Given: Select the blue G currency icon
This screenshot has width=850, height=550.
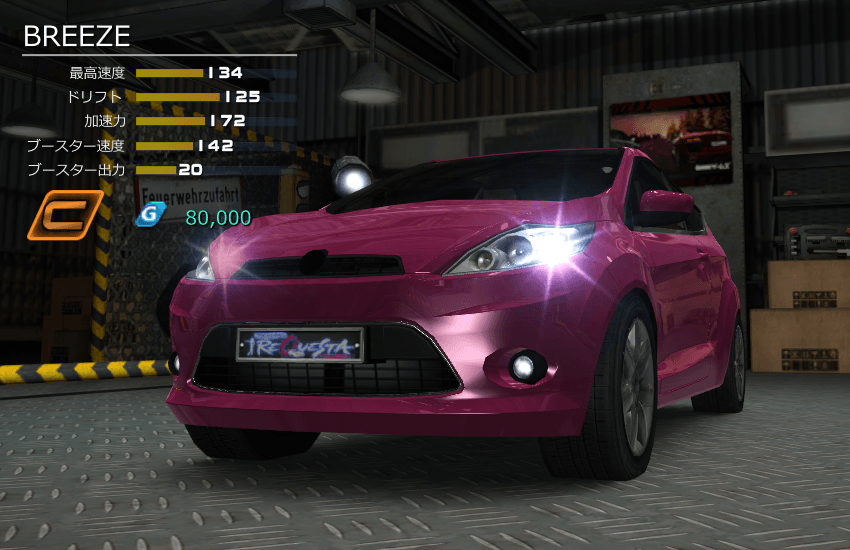Looking at the screenshot, I should 149,216.
